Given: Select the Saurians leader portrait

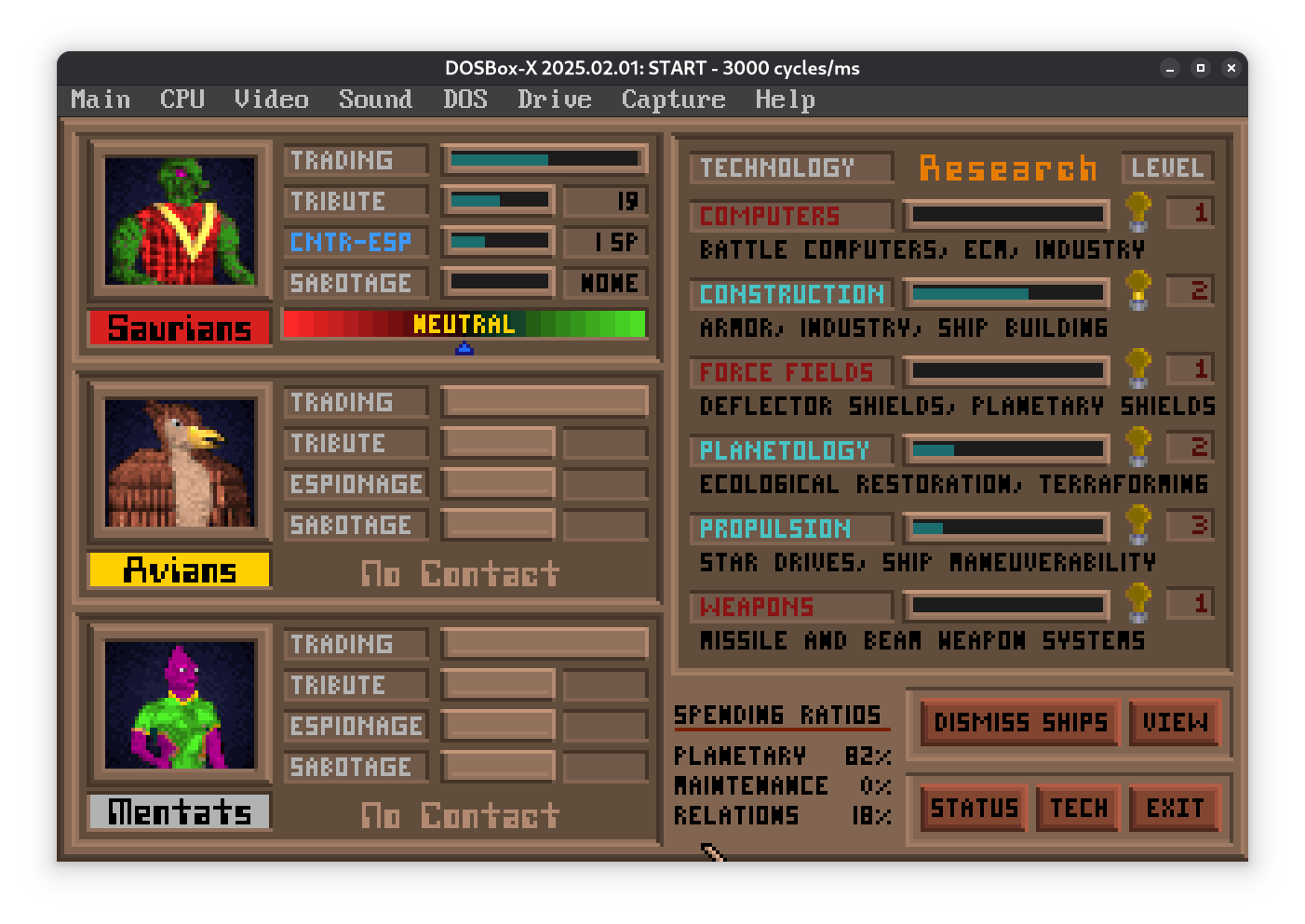Looking at the screenshot, I should (180, 221).
